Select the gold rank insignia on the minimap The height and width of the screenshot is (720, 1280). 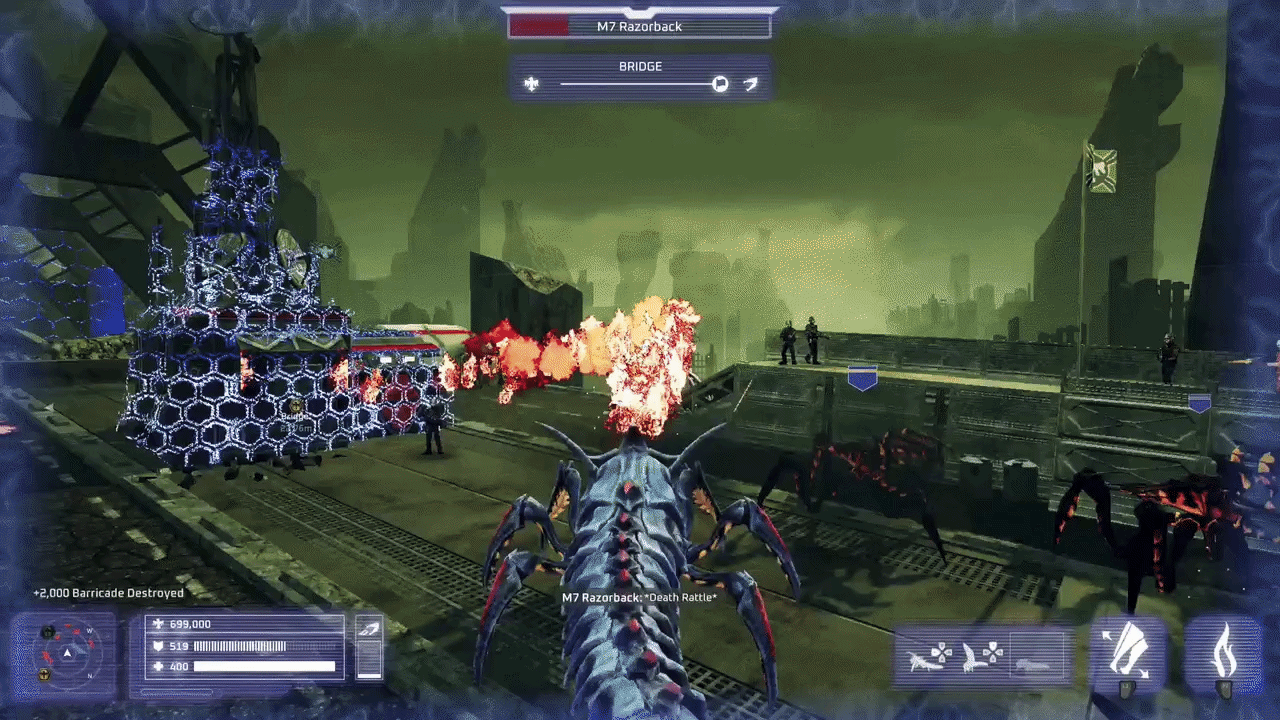(44, 672)
